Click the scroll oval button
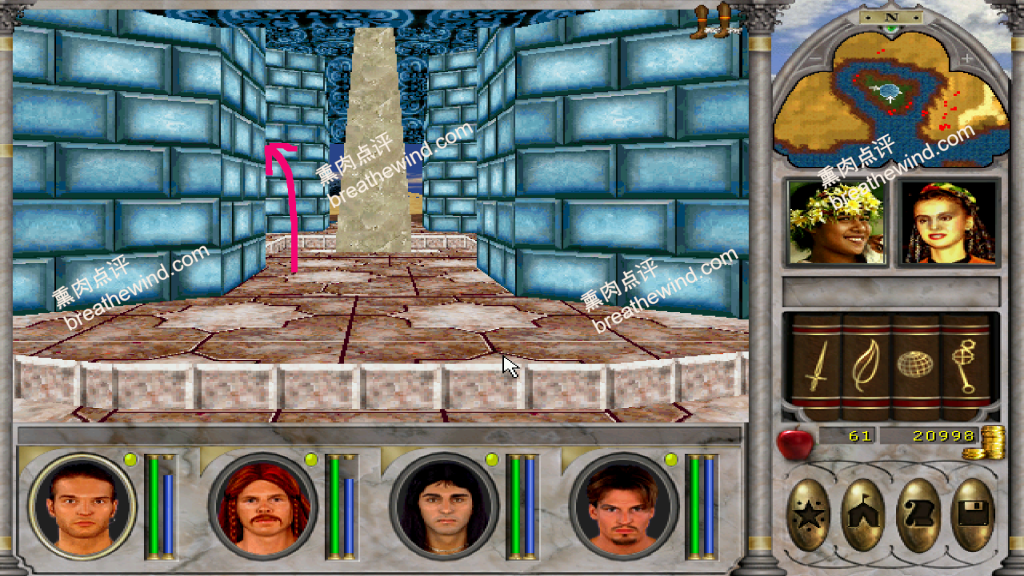Image resolution: width=1024 pixels, height=576 pixels. point(918,514)
